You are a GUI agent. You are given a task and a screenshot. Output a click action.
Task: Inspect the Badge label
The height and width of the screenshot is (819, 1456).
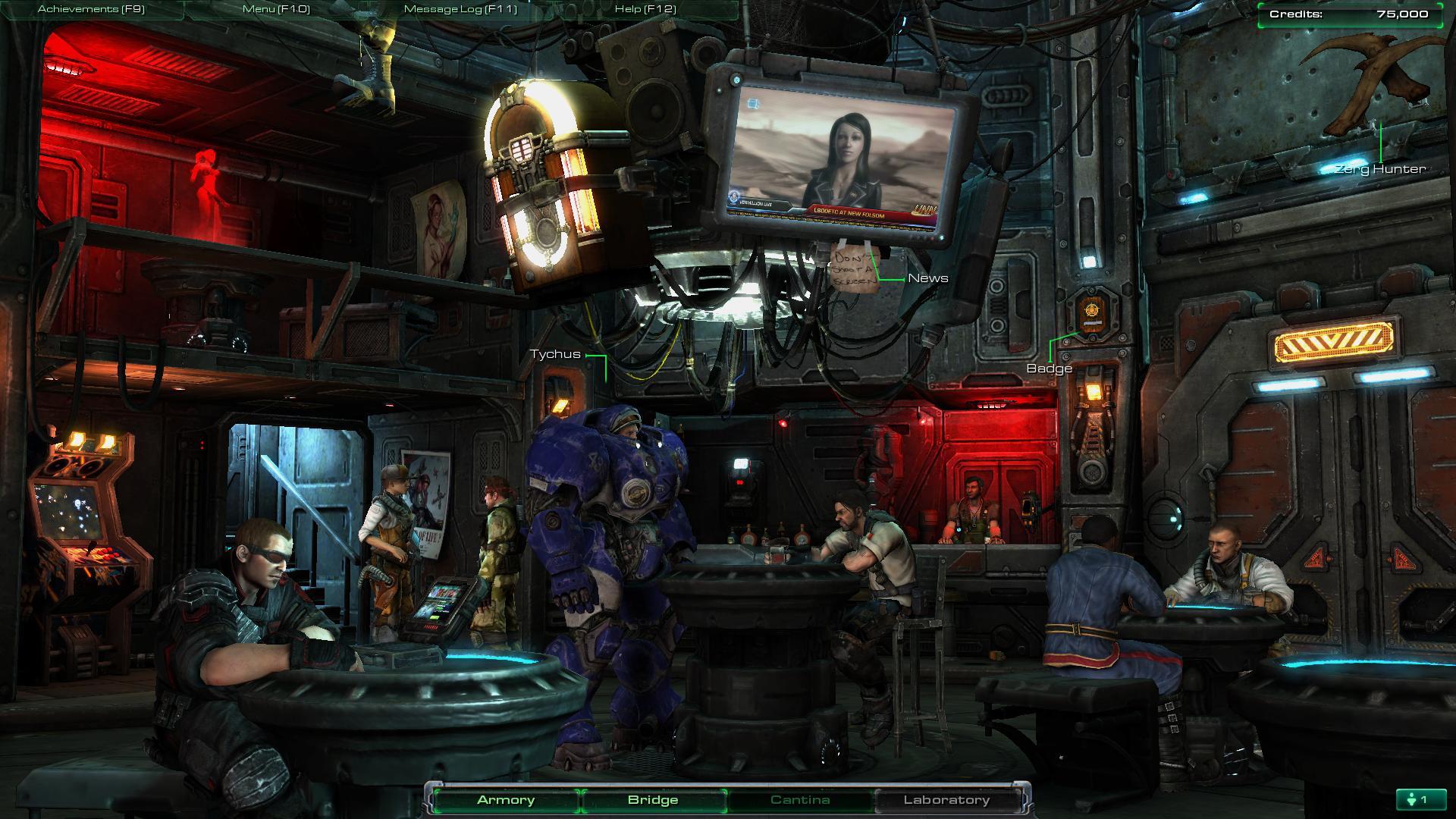coord(1049,369)
